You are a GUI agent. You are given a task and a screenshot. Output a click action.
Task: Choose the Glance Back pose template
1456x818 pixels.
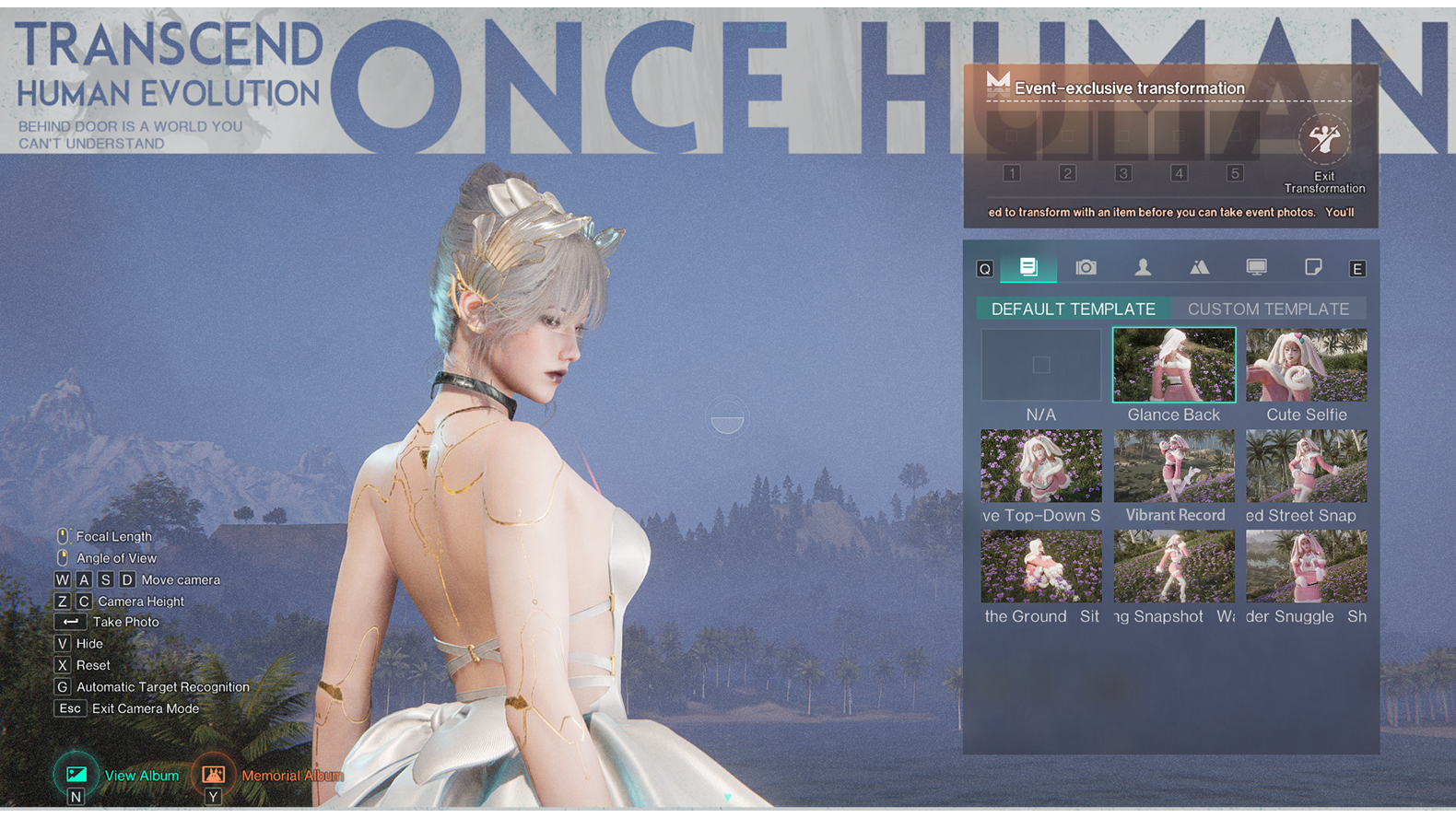(x=1173, y=366)
